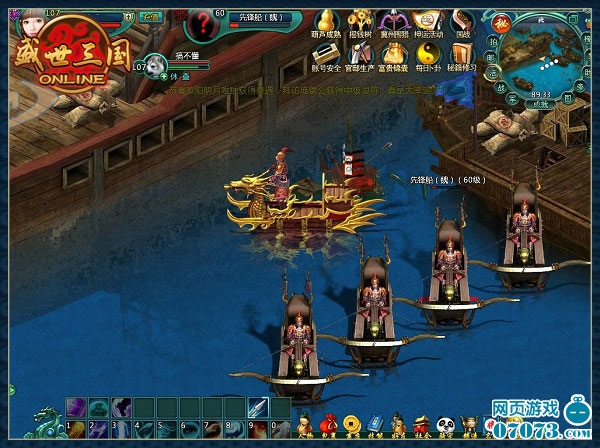Open the 冀州围猎 hunting event
The width and height of the screenshot is (600, 448).
(392, 20)
